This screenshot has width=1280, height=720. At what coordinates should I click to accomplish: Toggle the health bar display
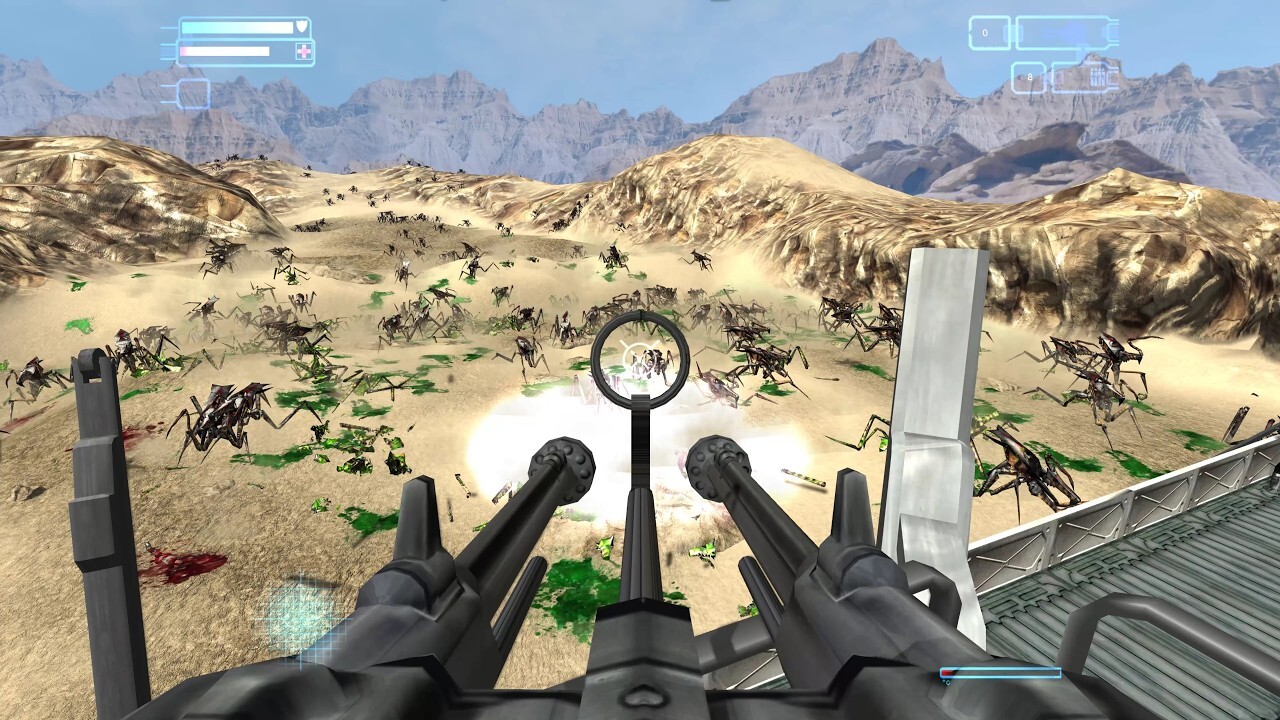(225, 50)
